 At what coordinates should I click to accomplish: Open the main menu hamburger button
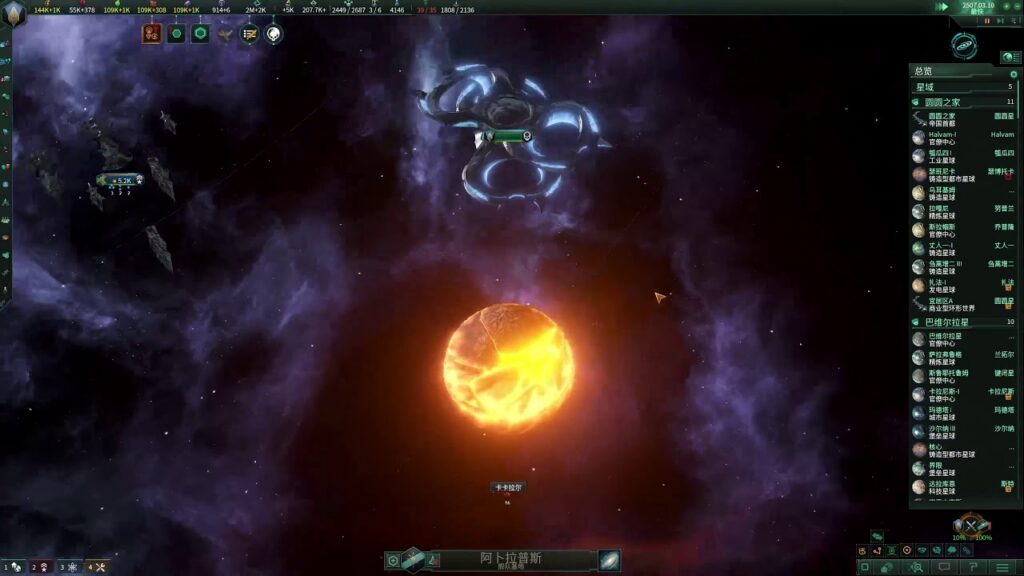(1003, 567)
